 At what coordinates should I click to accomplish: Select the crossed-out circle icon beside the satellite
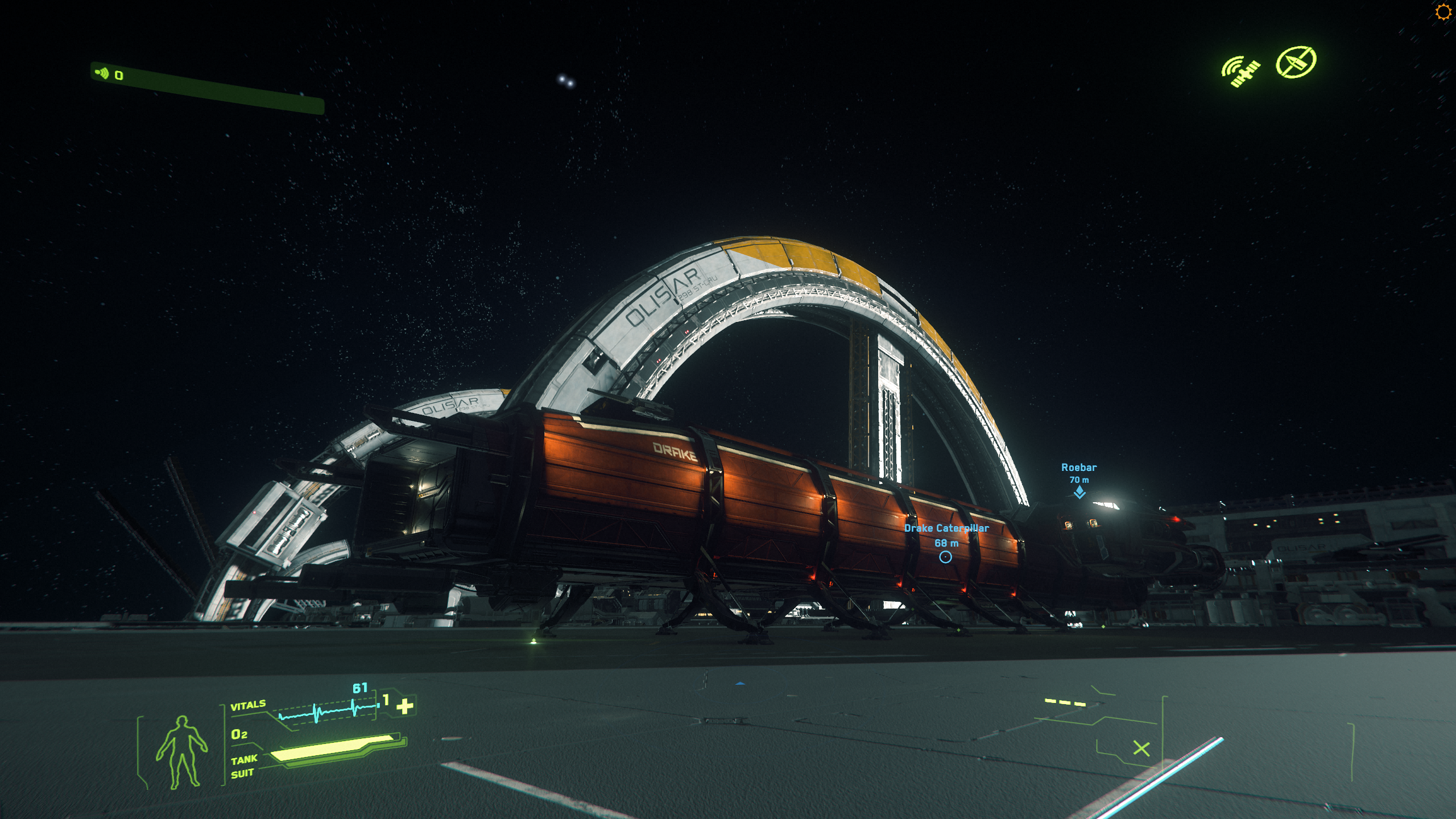pyautogui.click(x=1296, y=61)
